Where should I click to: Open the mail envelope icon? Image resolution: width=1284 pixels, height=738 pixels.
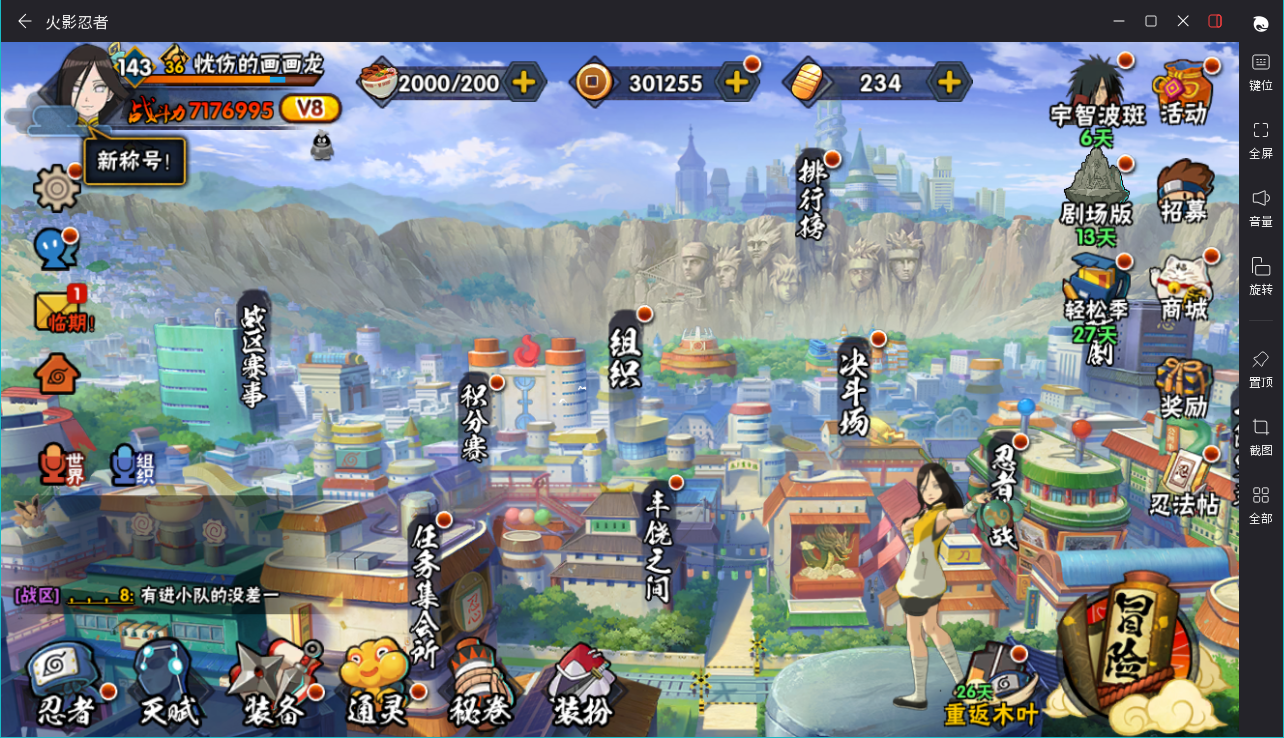62,312
